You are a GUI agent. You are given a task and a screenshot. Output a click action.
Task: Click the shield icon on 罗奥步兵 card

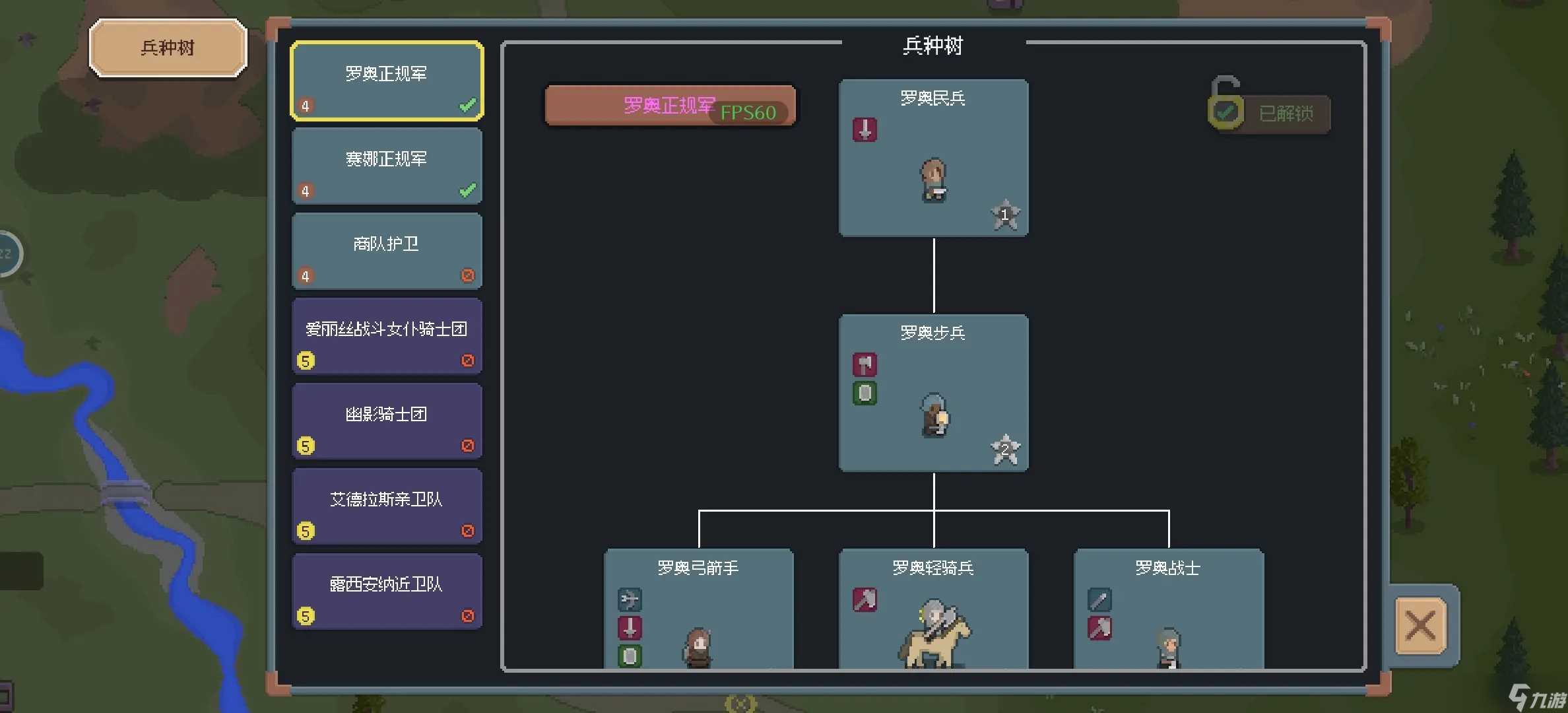click(865, 393)
